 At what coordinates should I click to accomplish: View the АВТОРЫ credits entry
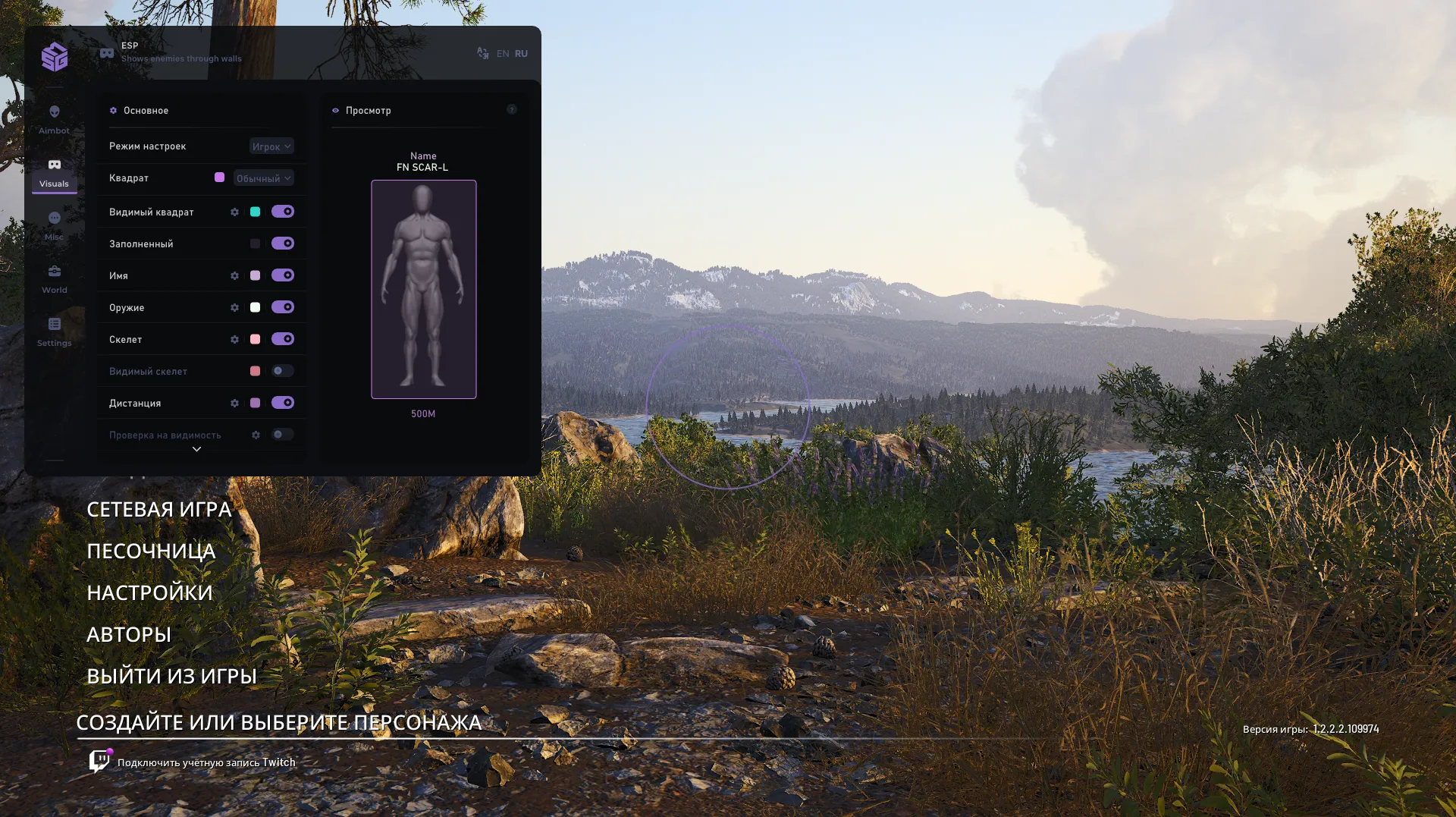(128, 635)
